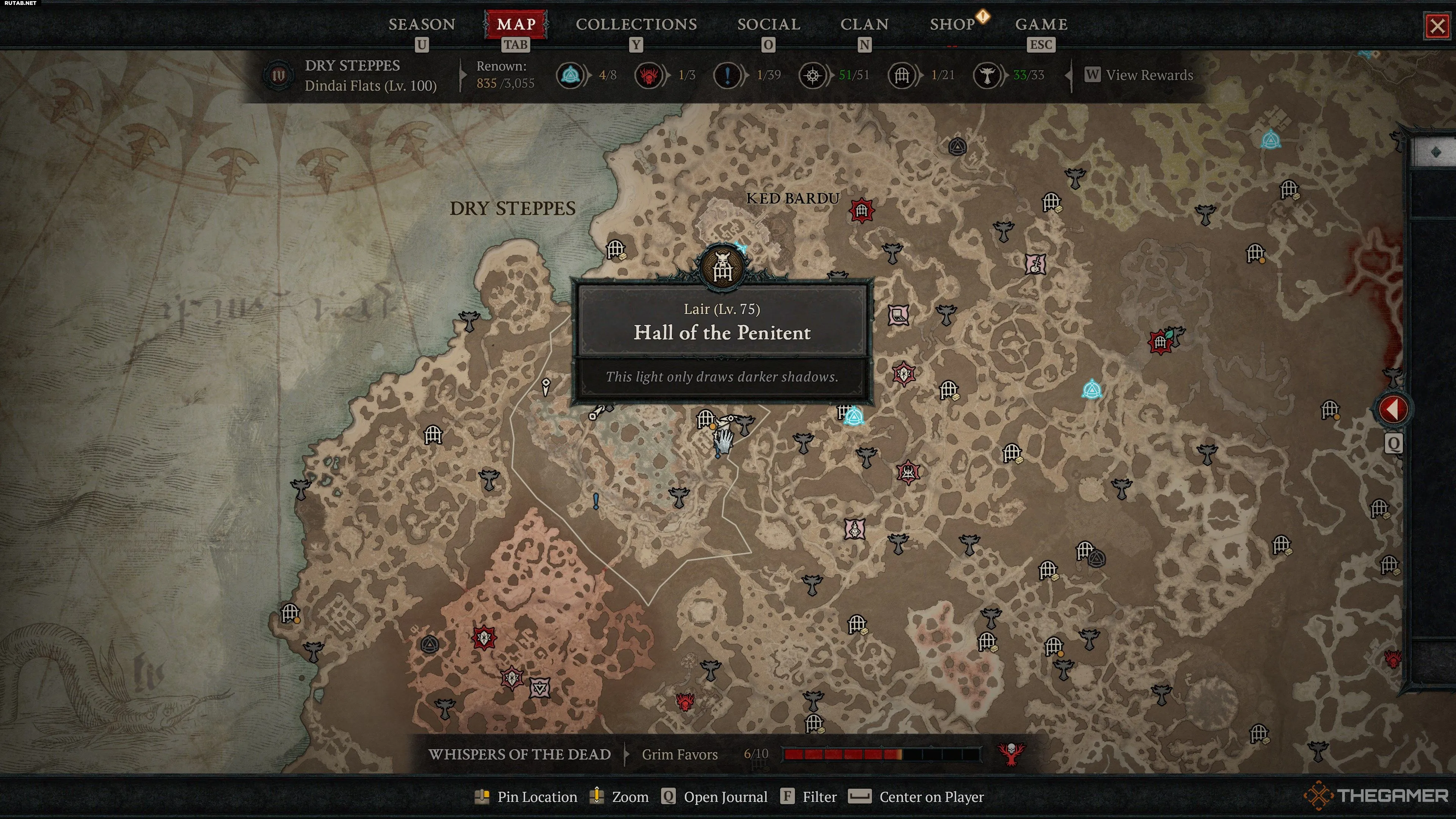Center on Player from the bottom bar
The width and height of the screenshot is (1456, 819).
point(930,796)
